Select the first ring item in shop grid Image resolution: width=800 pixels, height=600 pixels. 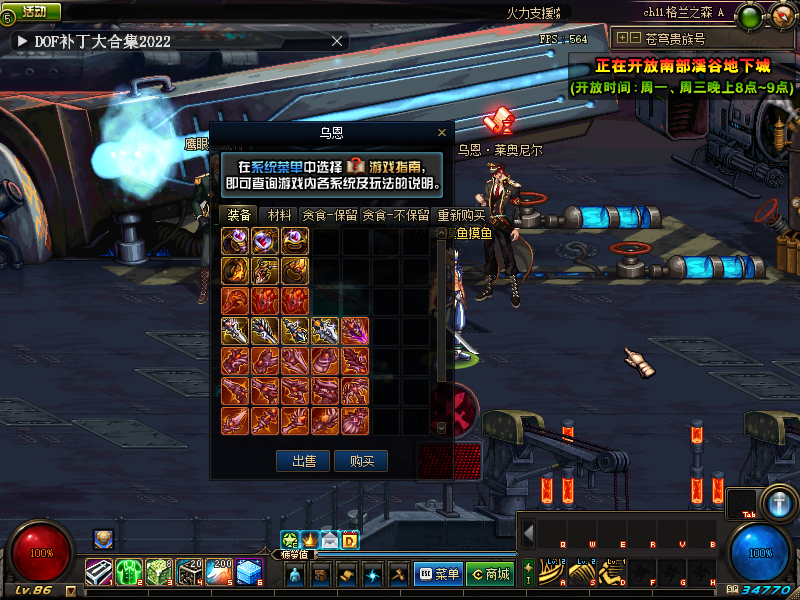tap(236, 241)
